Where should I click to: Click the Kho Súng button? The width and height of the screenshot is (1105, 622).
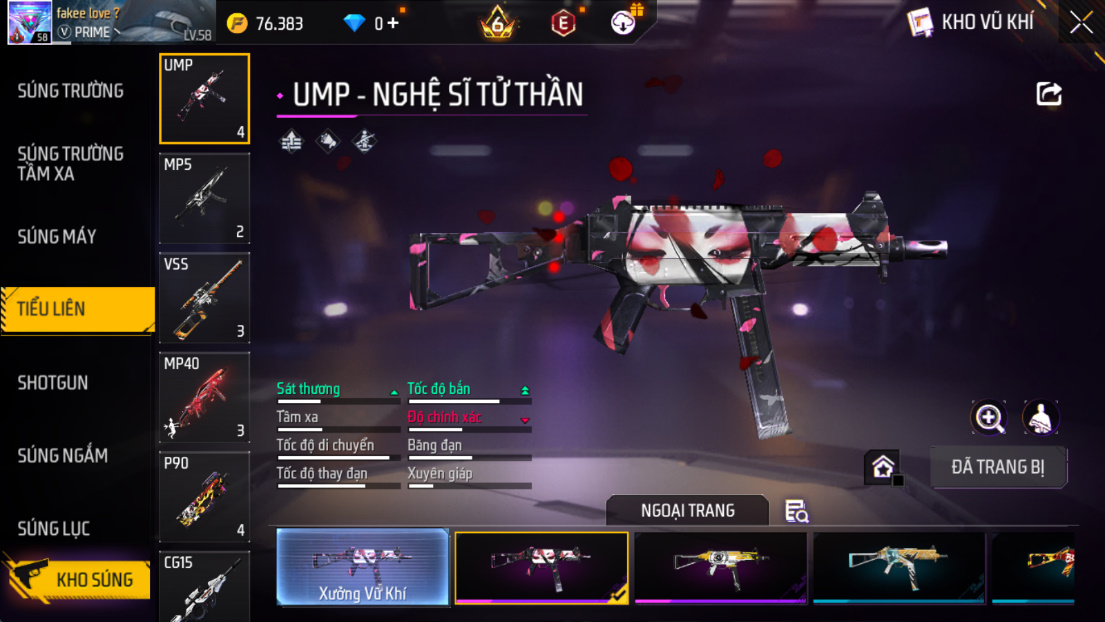(x=80, y=580)
